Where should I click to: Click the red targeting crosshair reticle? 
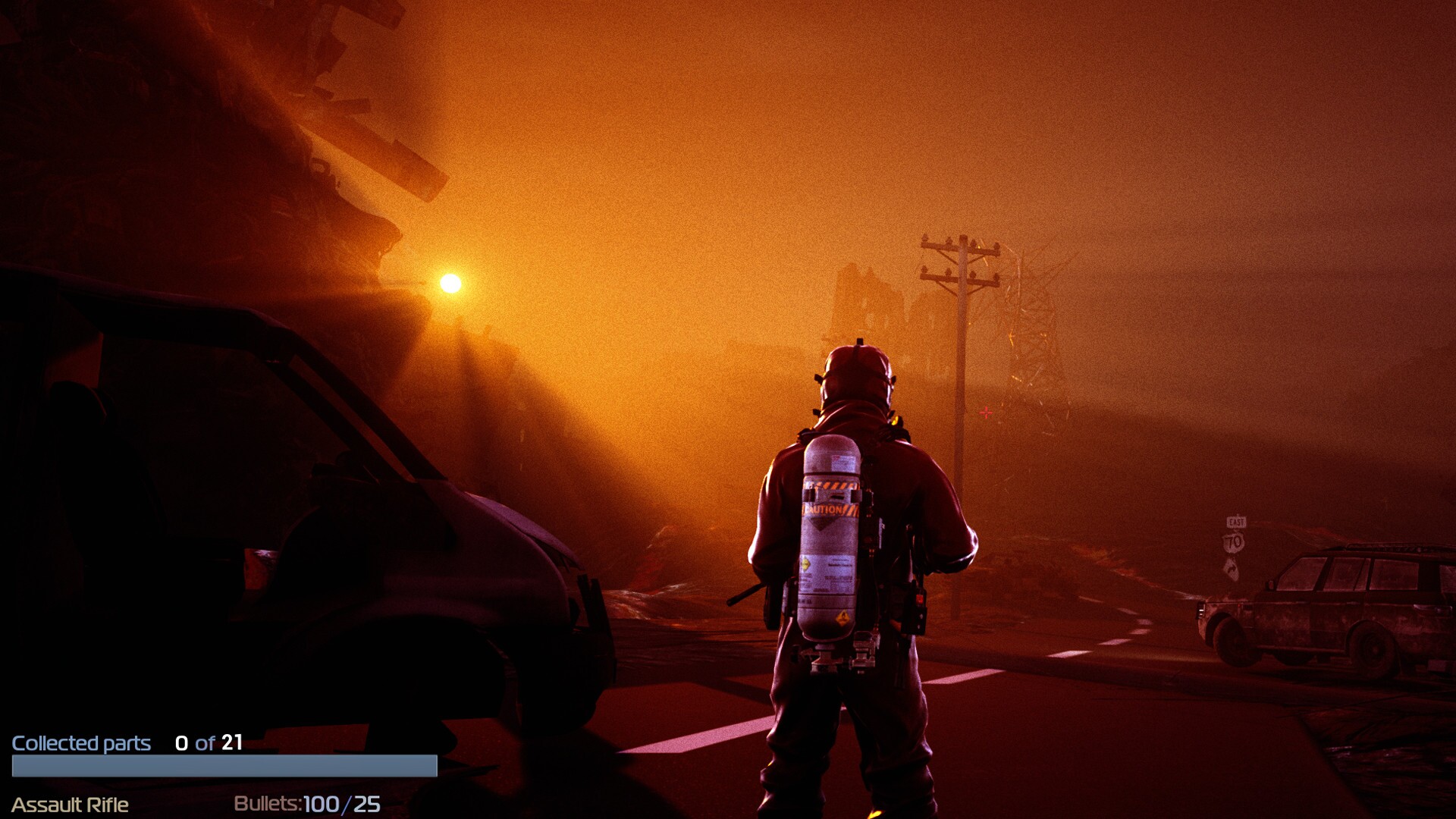point(985,411)
